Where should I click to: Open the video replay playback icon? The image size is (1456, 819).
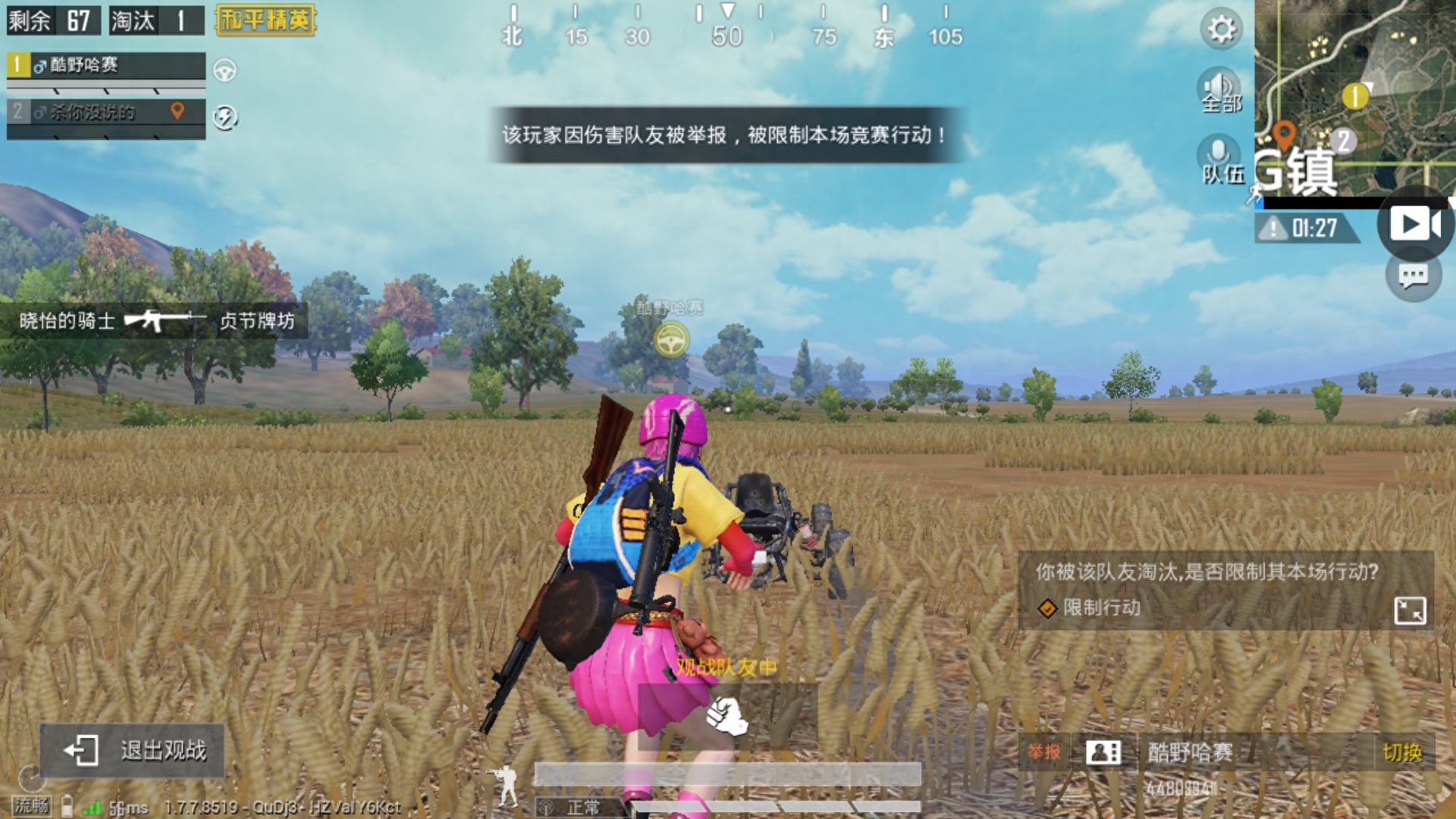pos(1415,224)
